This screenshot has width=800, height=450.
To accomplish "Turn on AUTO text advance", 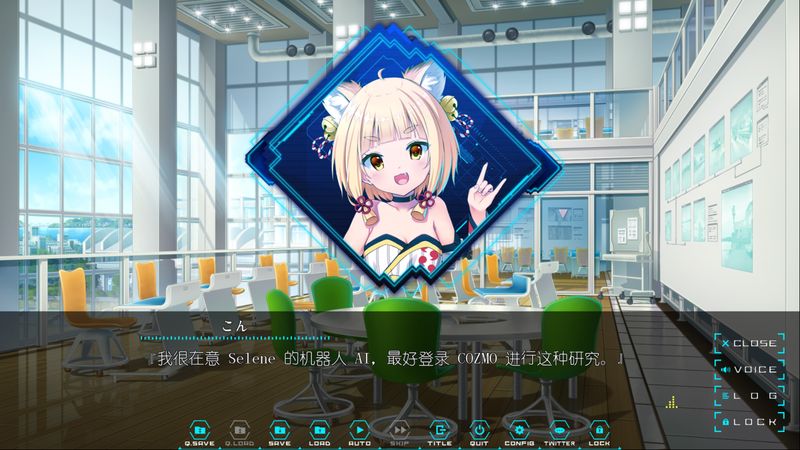I will 360,430.
